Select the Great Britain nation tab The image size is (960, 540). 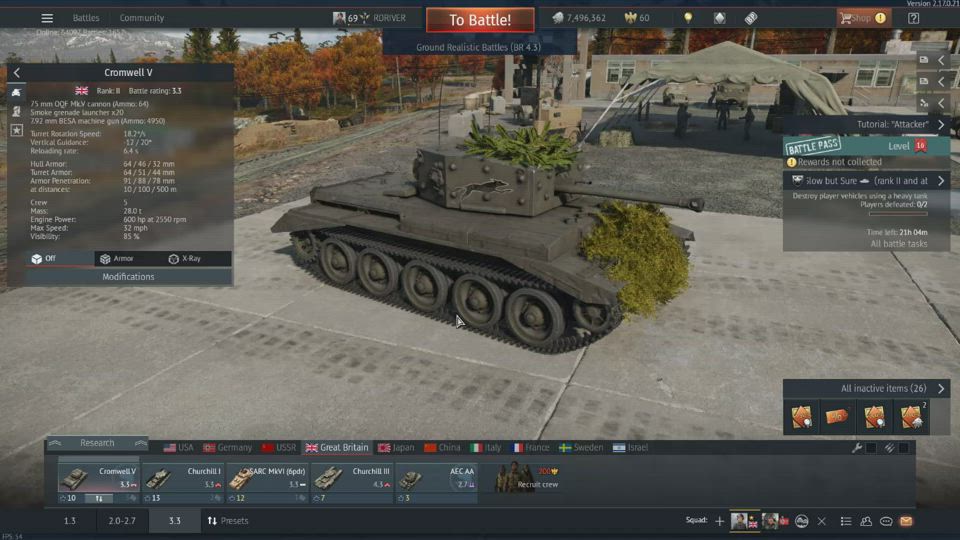tap(337, 447)
